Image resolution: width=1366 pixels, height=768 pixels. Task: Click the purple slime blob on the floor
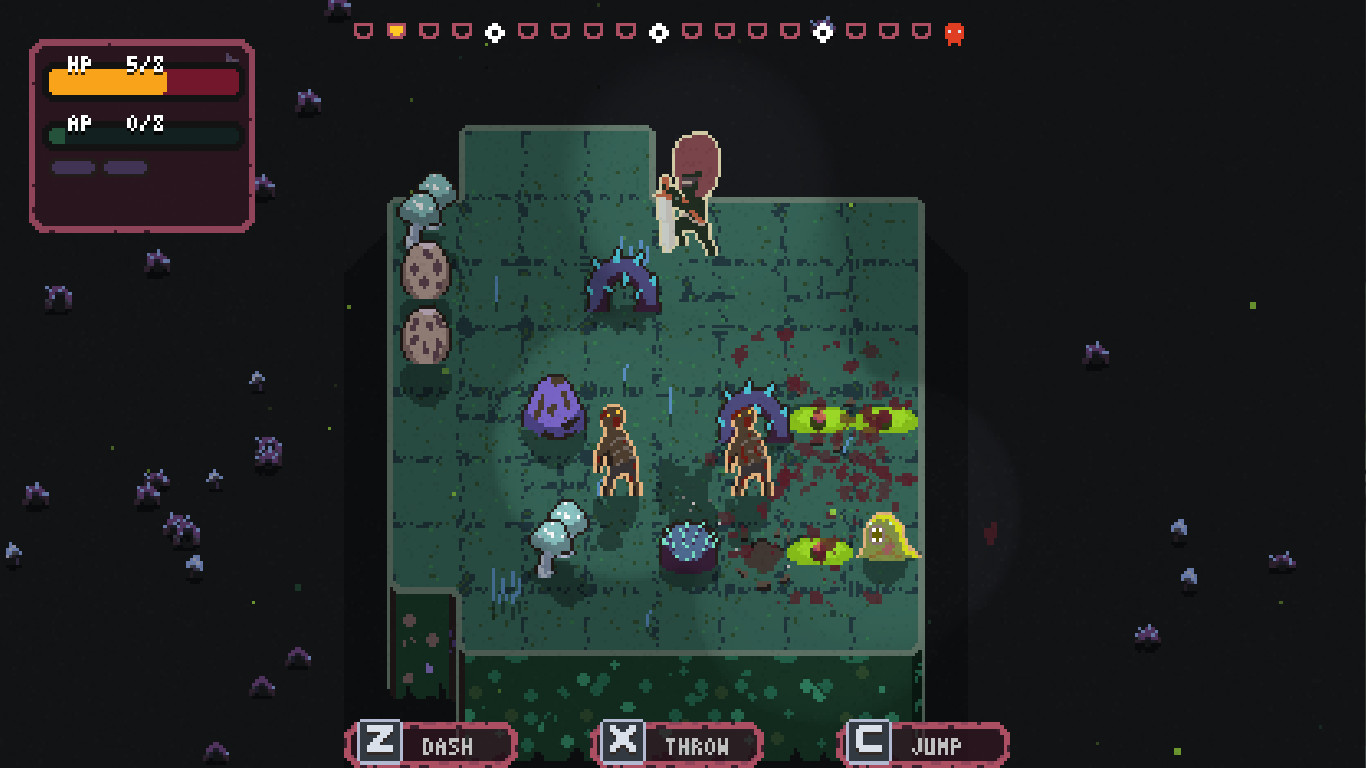[x=553, y=410]
